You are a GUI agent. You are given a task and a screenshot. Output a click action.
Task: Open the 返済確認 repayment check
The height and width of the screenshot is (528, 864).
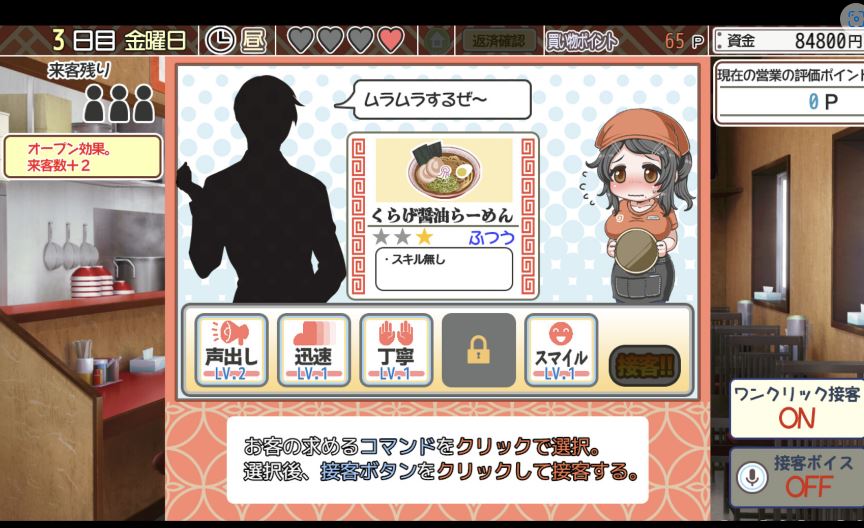pyautogui.click(x=498, y=41)
